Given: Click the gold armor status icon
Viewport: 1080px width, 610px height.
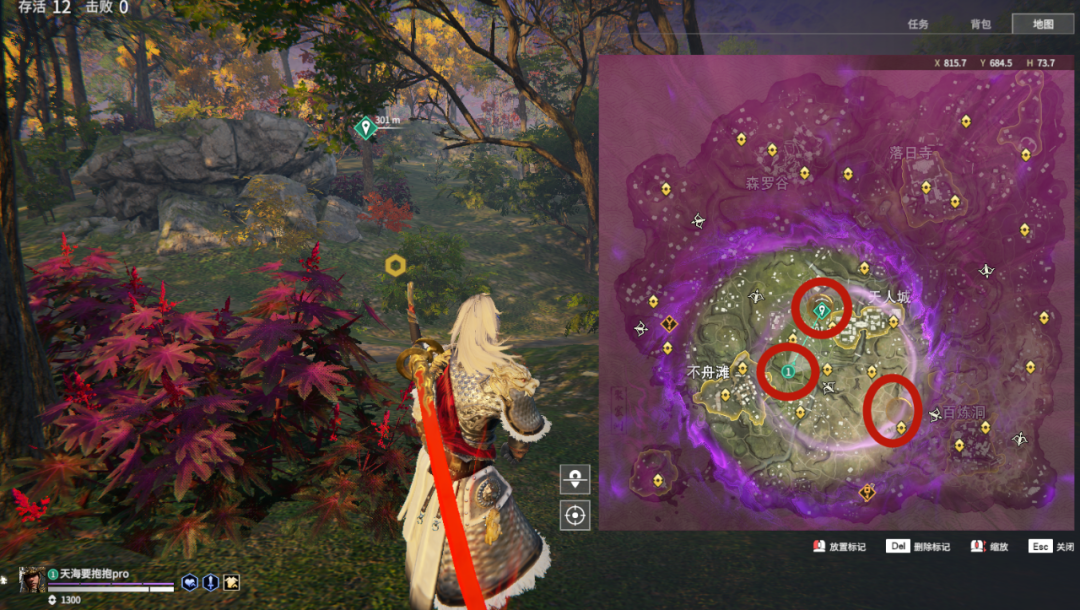Looking at the screenshot, I should click(x=231, y=582).
